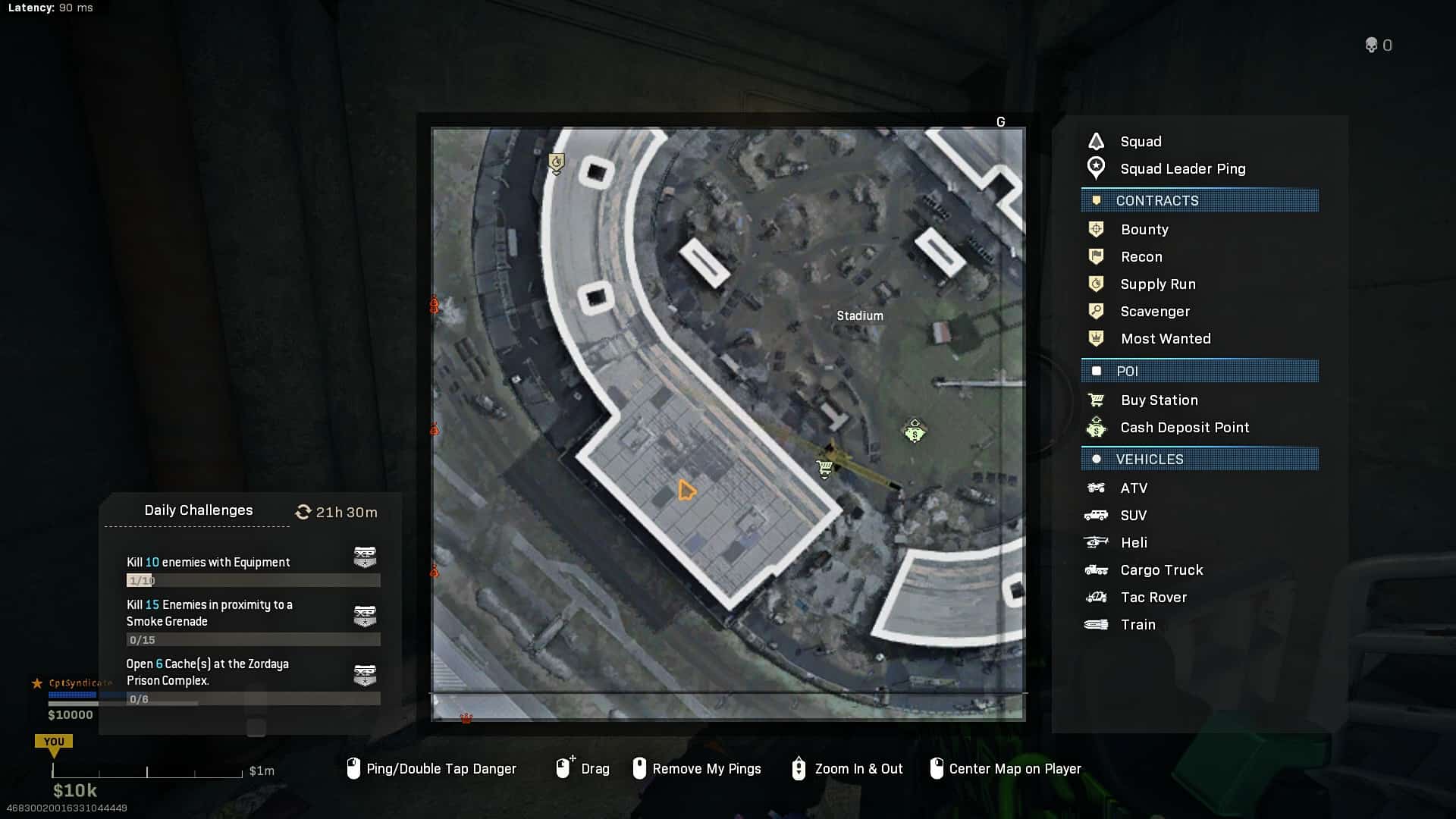The image size is (1456, 819).
Task: Click the Buy Station cart marker on map
Action: tap(825, 469)
